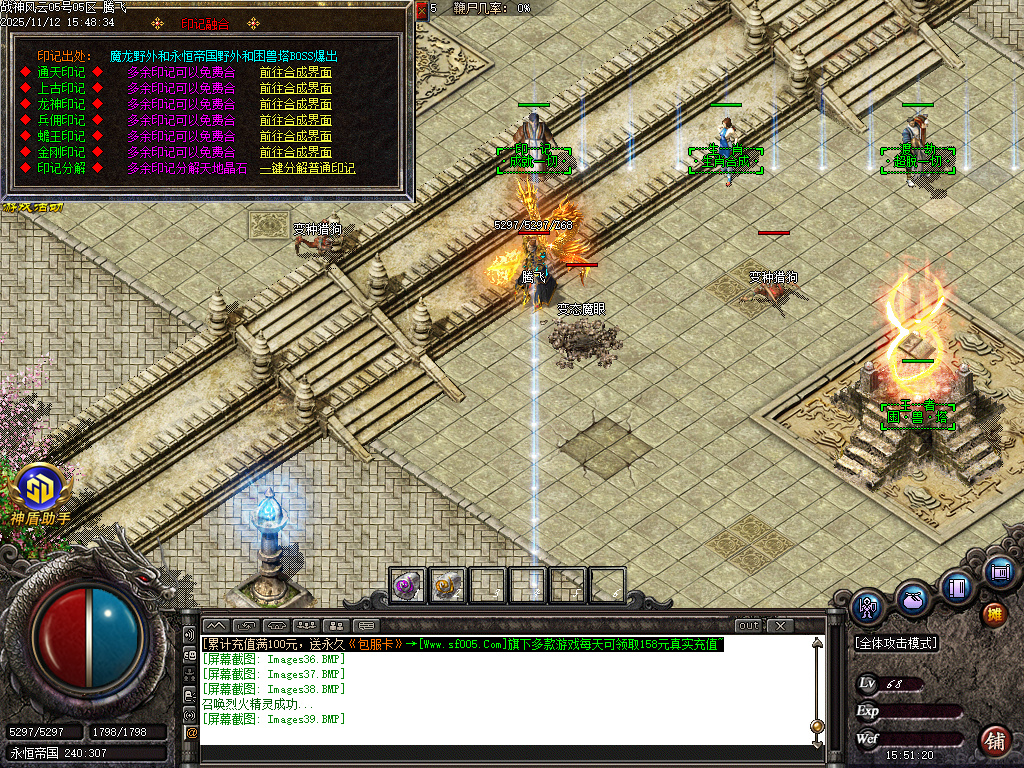Open the 龙神印记 synthesis interface link

coord(295,104)
